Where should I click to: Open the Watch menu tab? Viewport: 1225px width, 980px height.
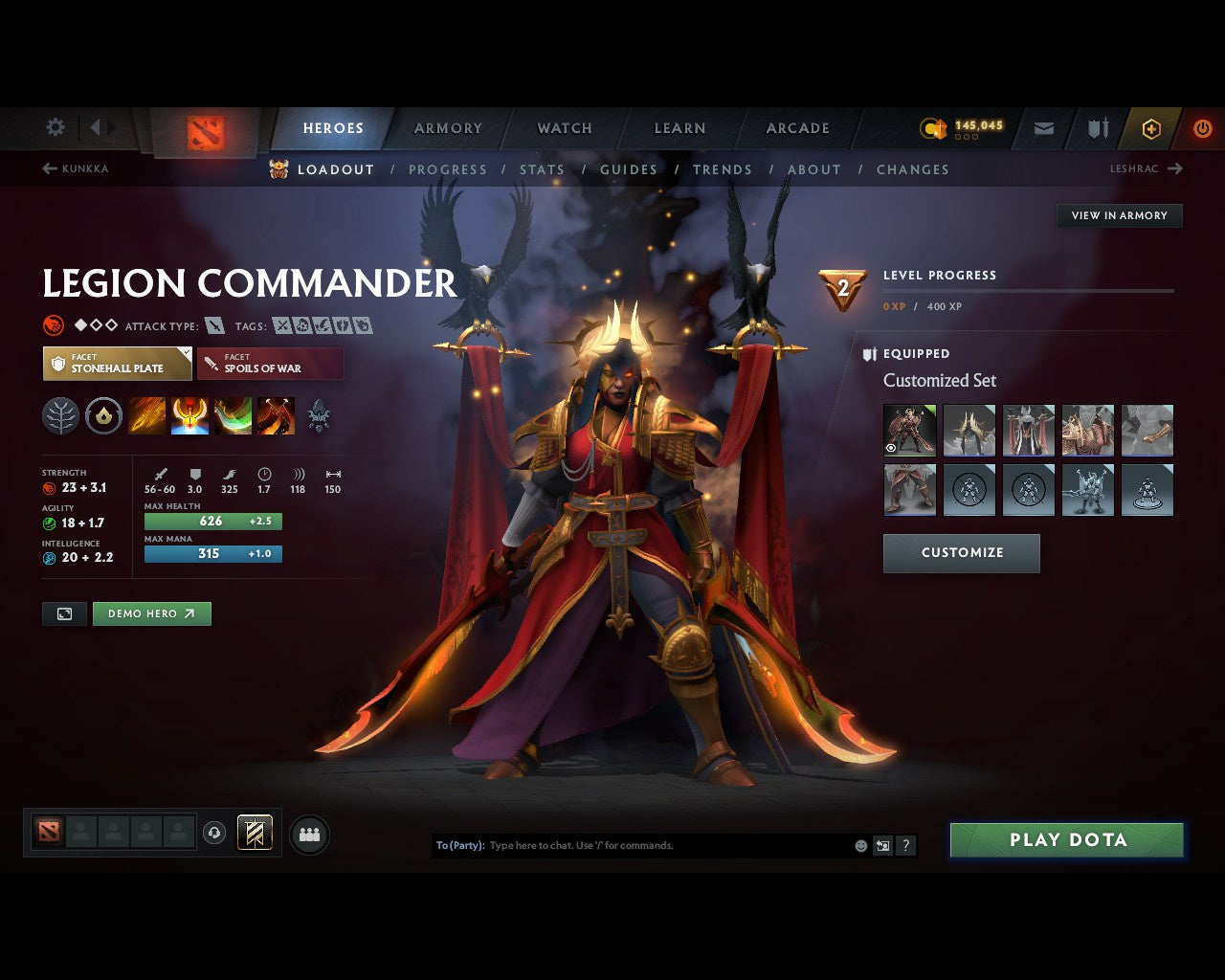pos(564,127)
